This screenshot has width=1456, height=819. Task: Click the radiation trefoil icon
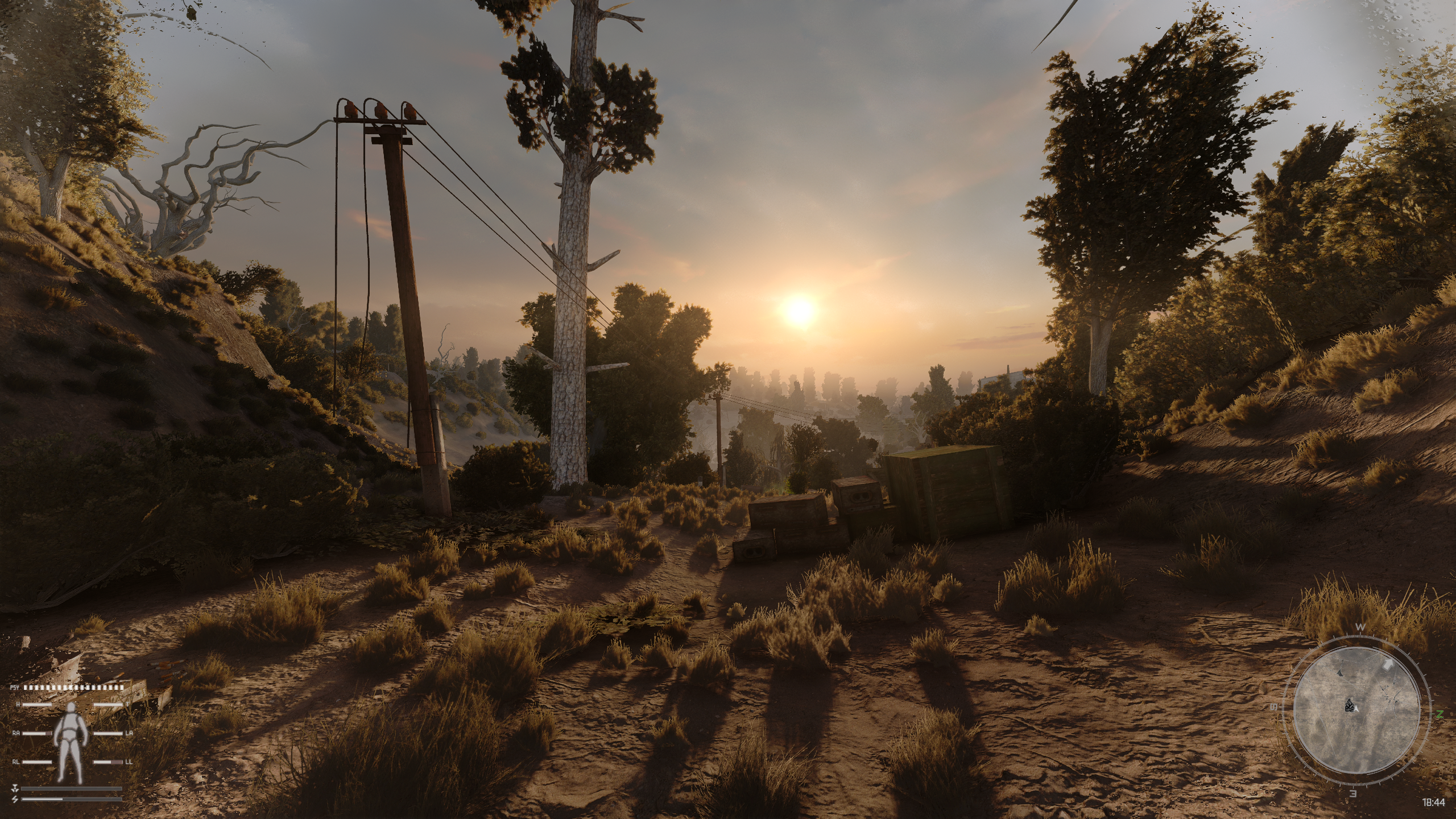click(15, 788)
